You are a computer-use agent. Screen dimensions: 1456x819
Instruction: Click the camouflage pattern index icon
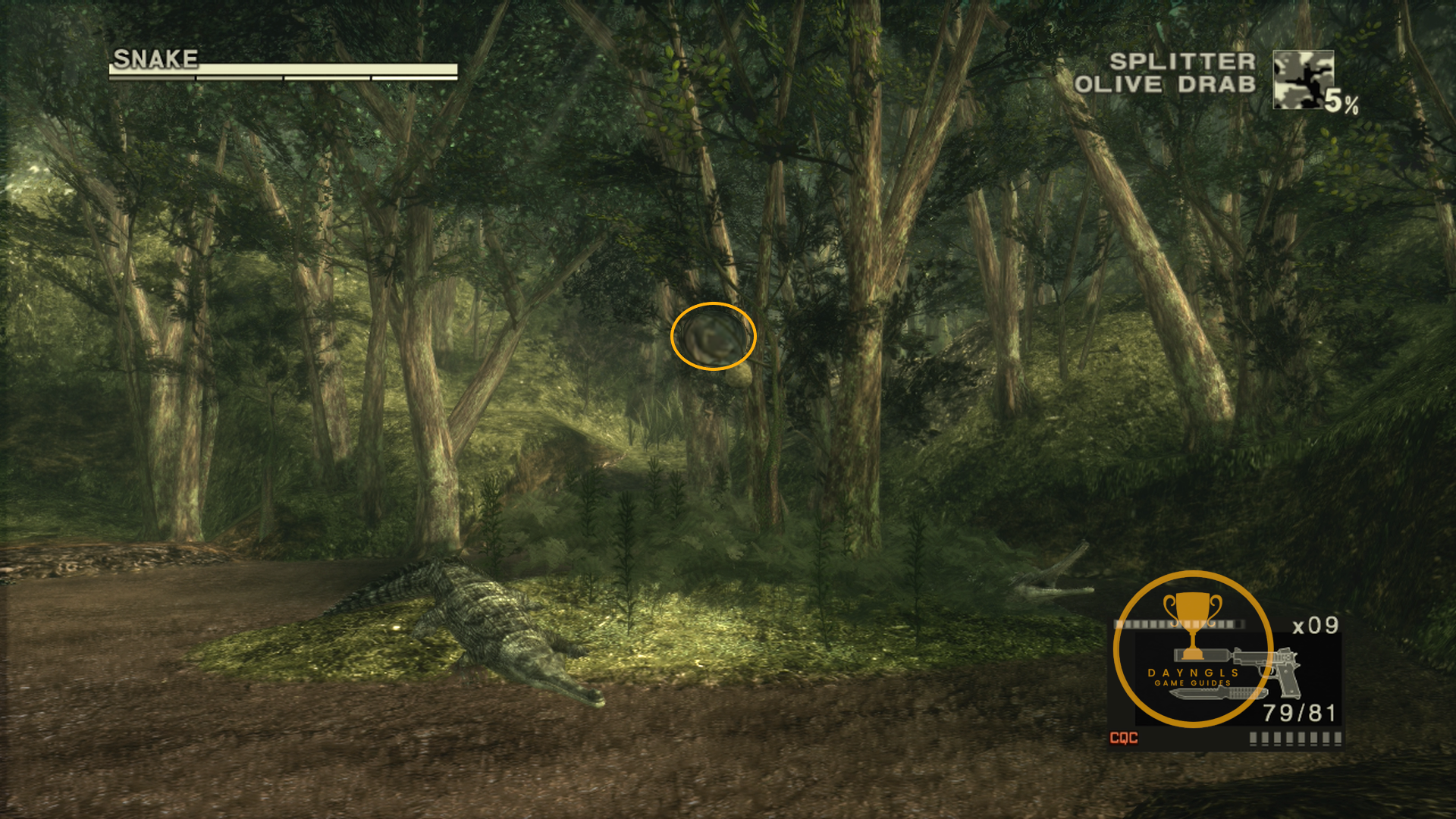[1303, 80]
